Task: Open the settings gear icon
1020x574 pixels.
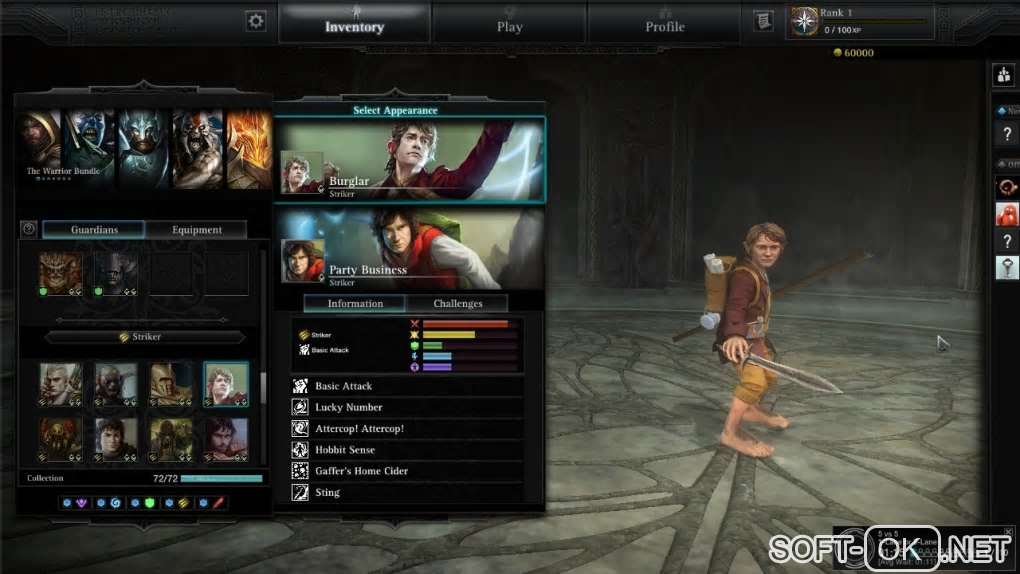Action: [257, 21]
